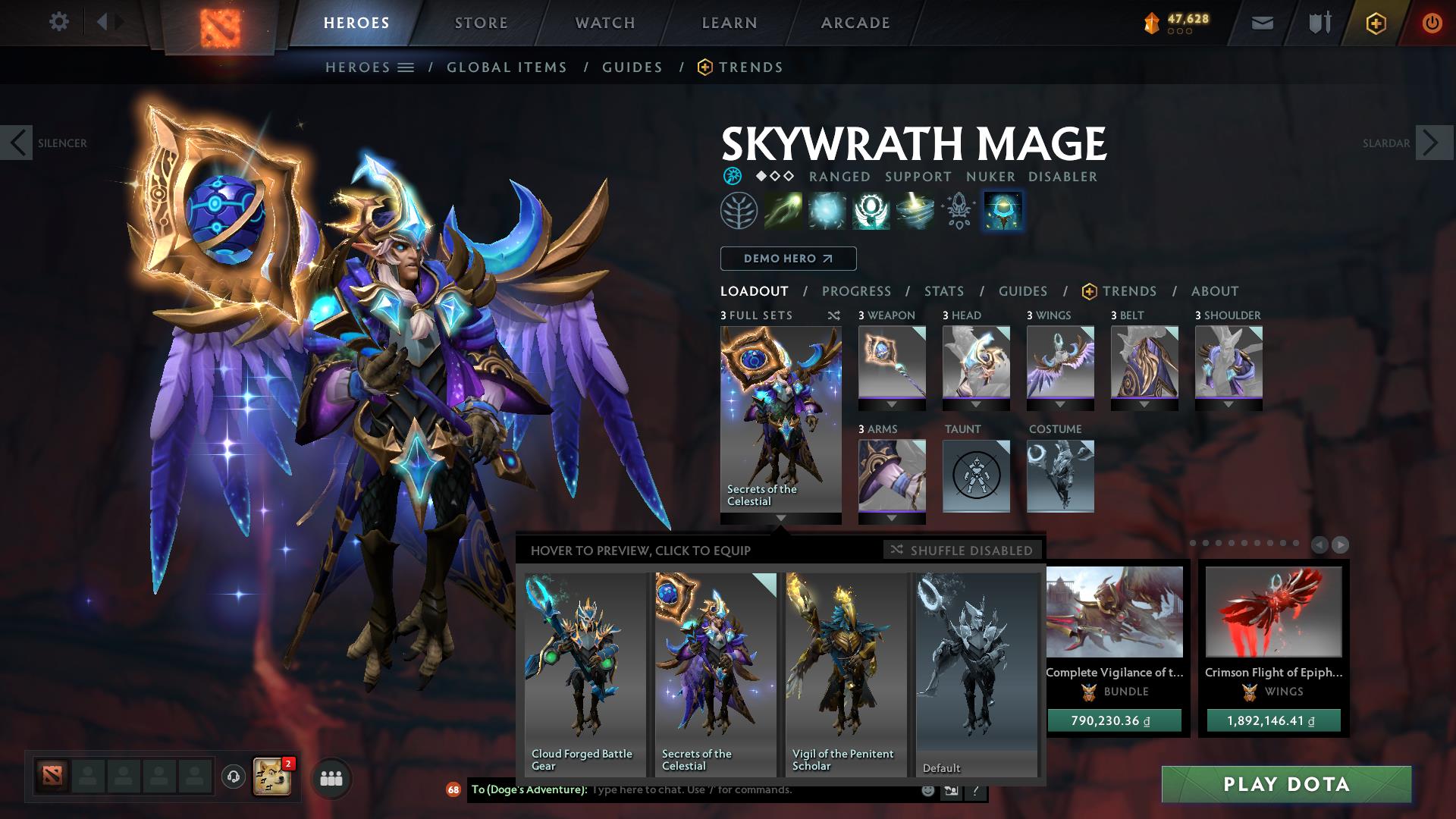1456x819 pixels.
Task: Click the settings gear icon
Action: point(59,22)
